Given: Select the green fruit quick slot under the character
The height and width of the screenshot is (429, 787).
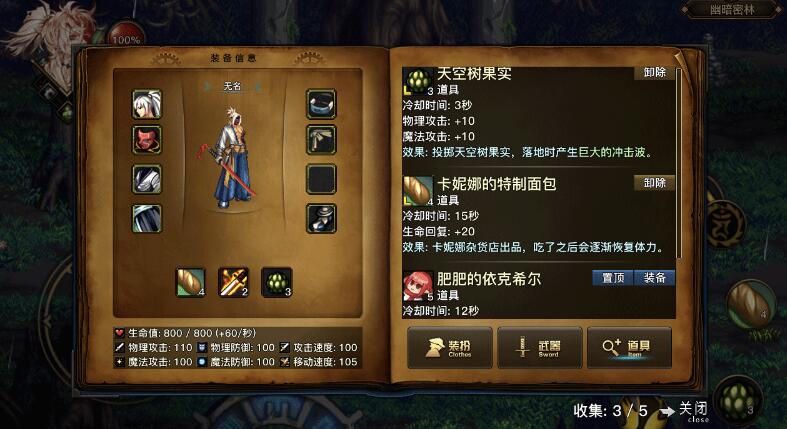Looking at the screenshot, I should tap(276, 282).
